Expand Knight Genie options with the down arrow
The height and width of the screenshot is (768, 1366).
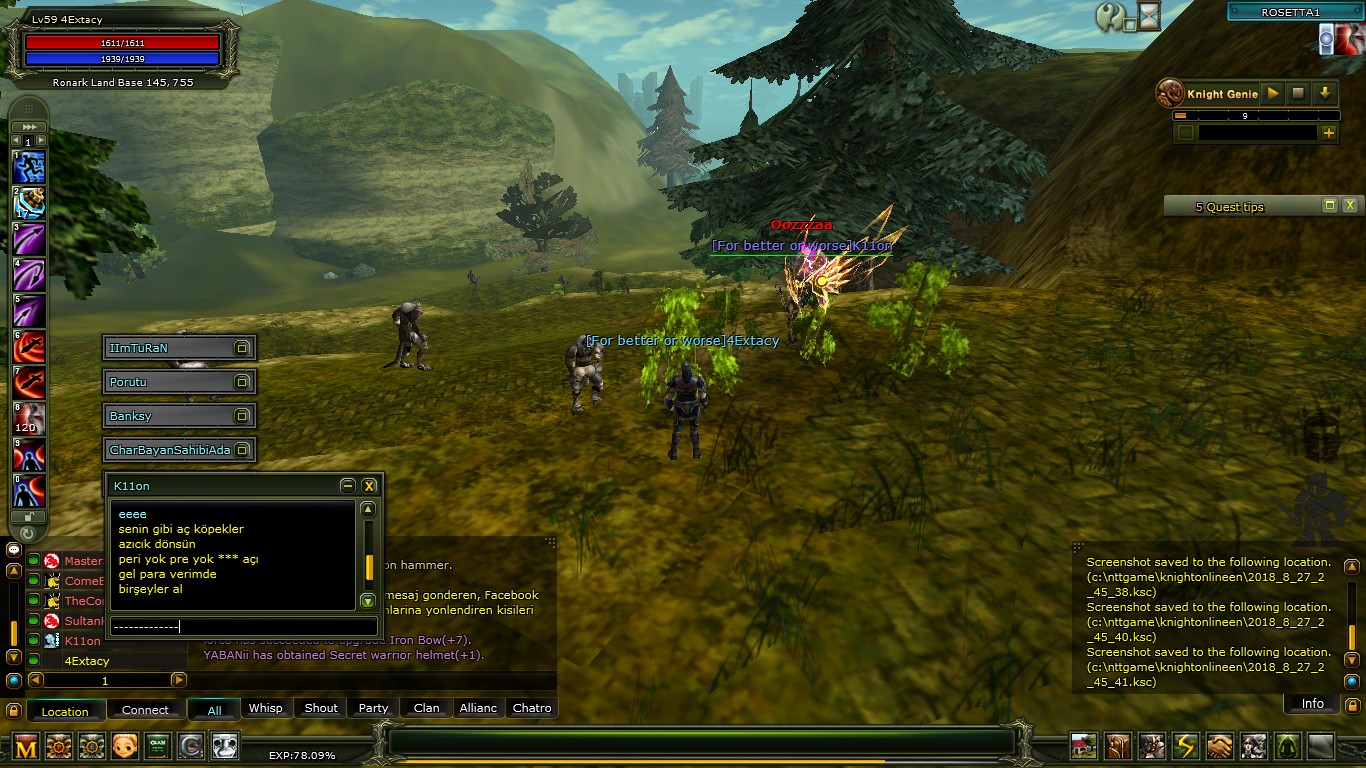1324,93
